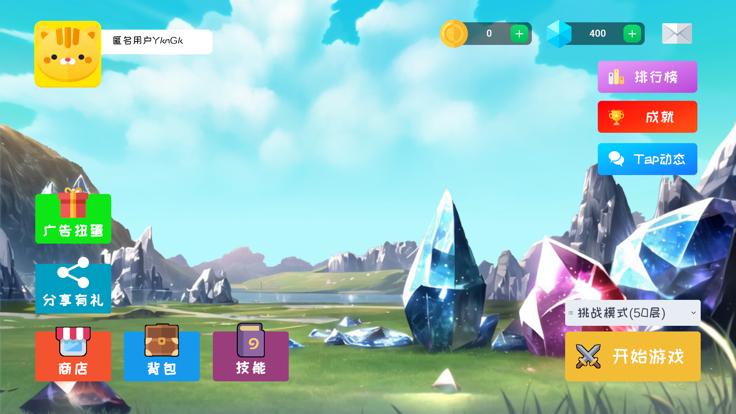736x414 pixels.
Task: Select 分享有礼 share reward button
Action: 73,287
